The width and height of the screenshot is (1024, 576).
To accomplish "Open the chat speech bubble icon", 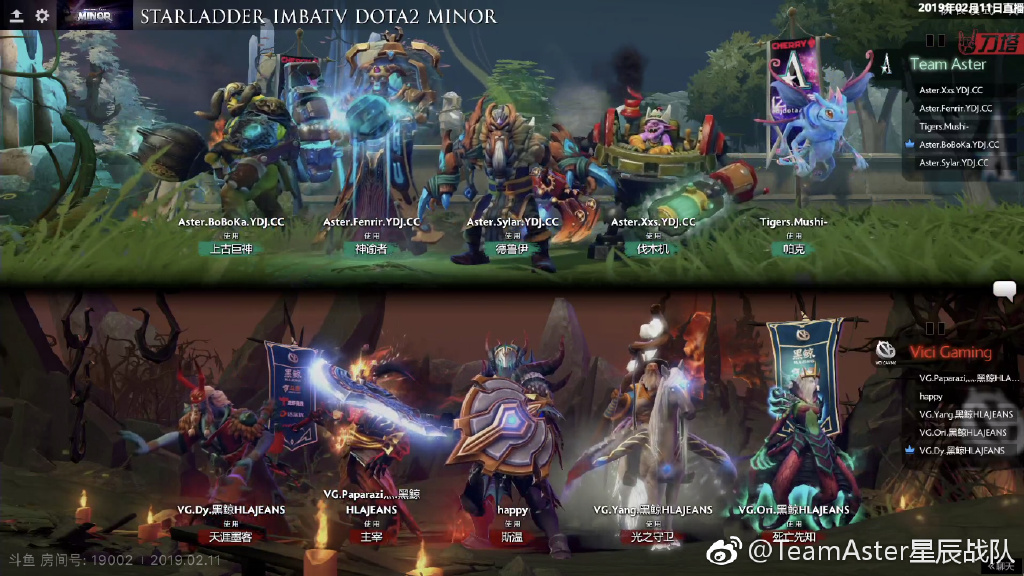I will point(1004,290).
